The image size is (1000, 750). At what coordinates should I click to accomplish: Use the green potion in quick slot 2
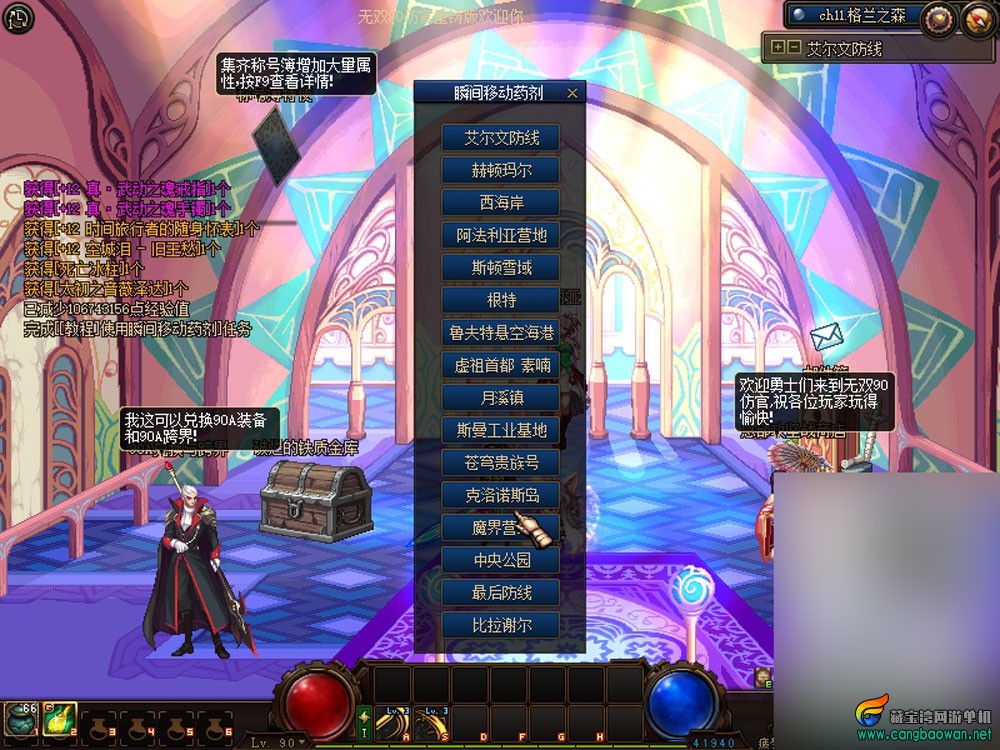point(59,719)
